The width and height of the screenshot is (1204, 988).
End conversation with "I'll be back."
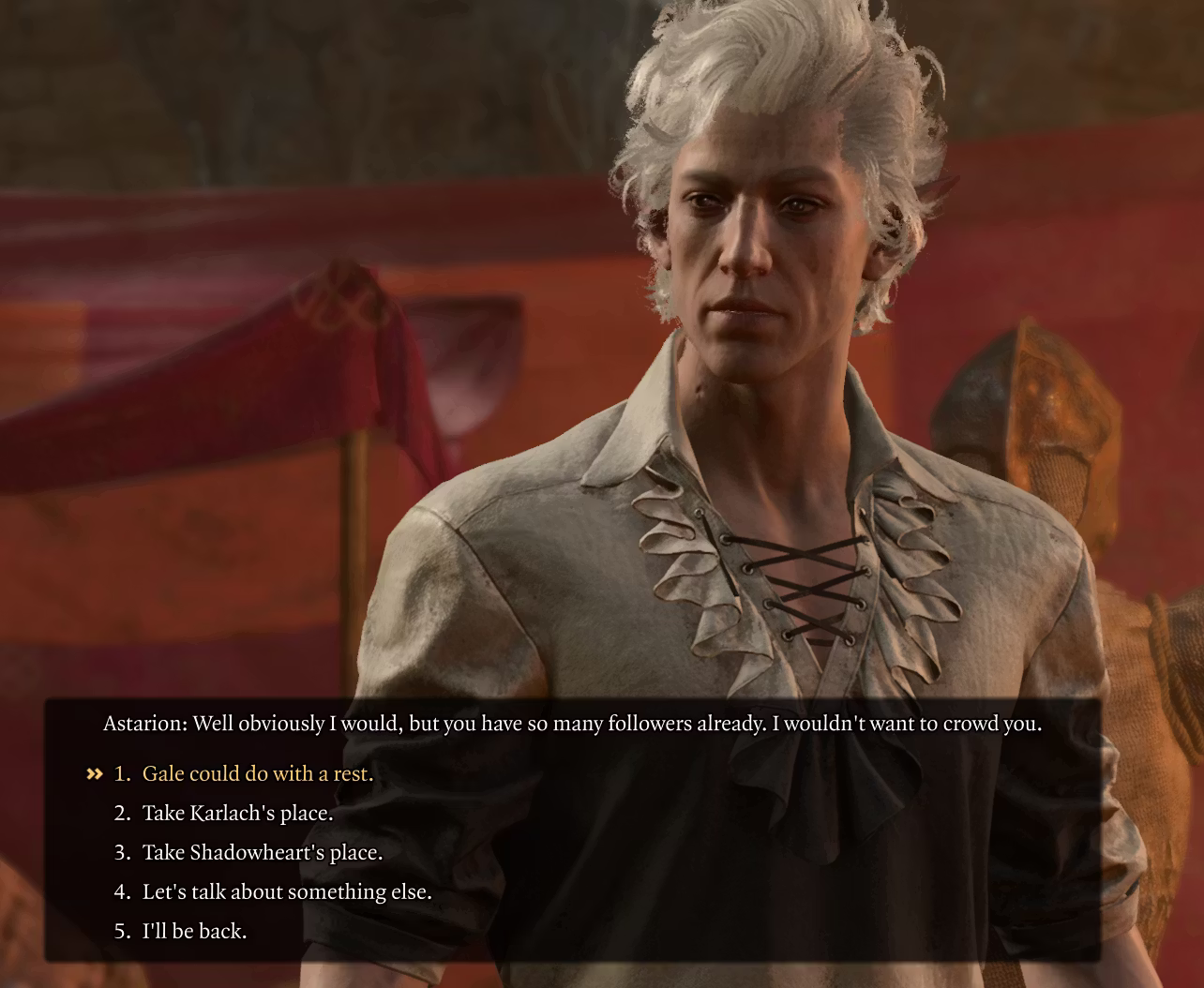194,932
